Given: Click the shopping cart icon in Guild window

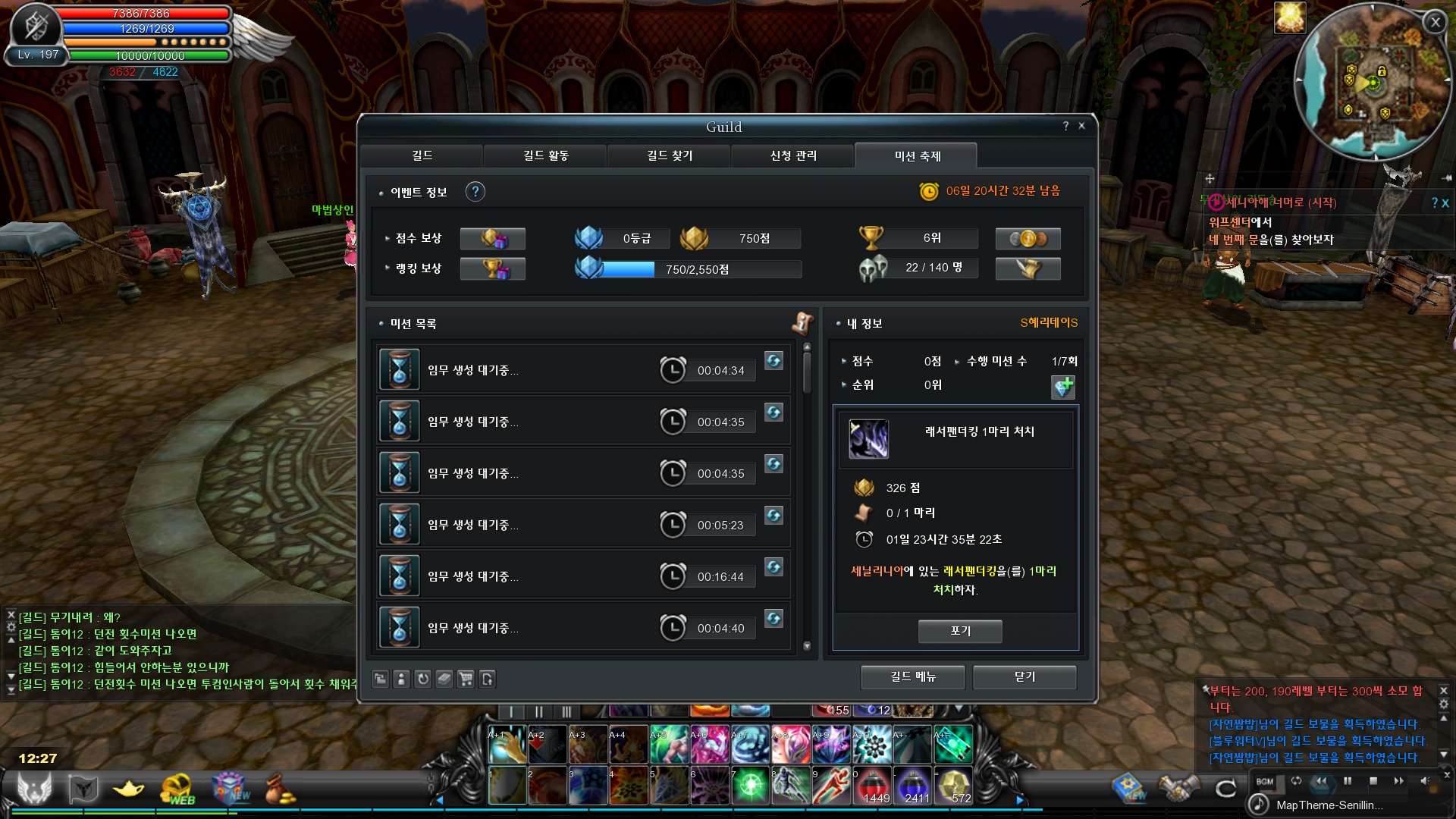Looking at the screenshot, I should [466, 679].
